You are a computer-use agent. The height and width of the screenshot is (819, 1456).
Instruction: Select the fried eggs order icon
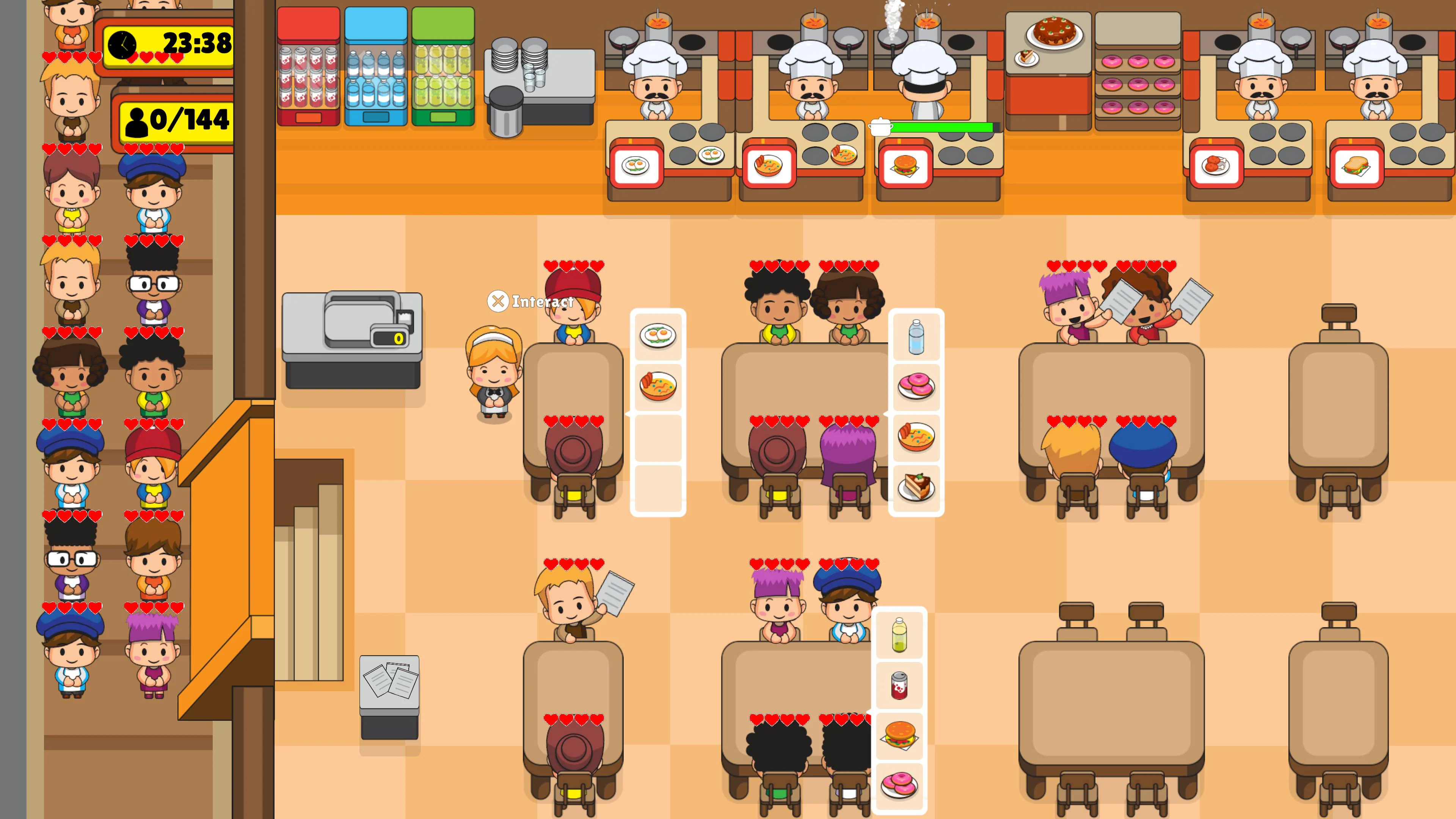[x=657, y=334]
